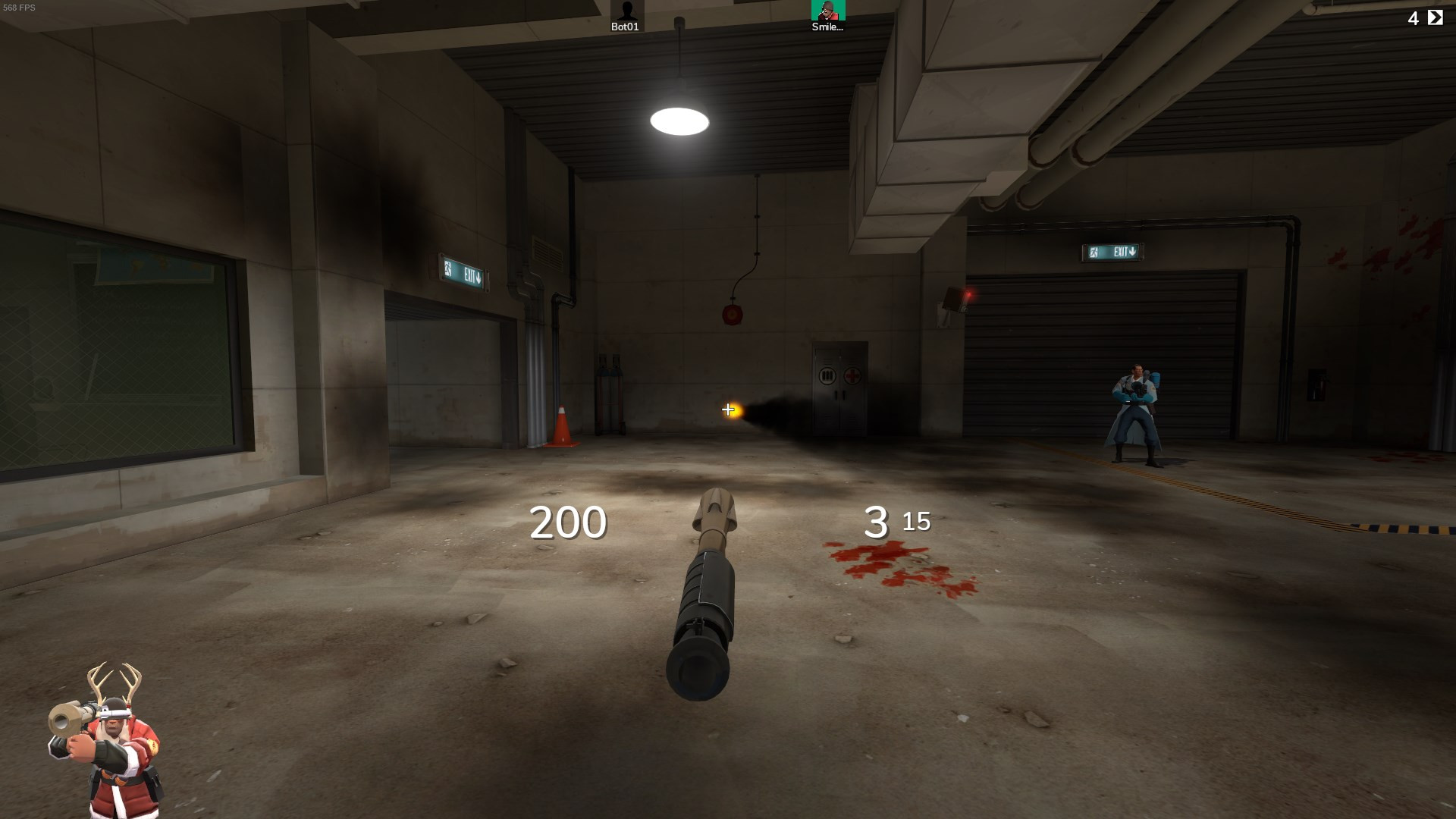The width and height of the screenshot is (1456, 819).
Task: Select the health value reading 200
Action: 568,521
